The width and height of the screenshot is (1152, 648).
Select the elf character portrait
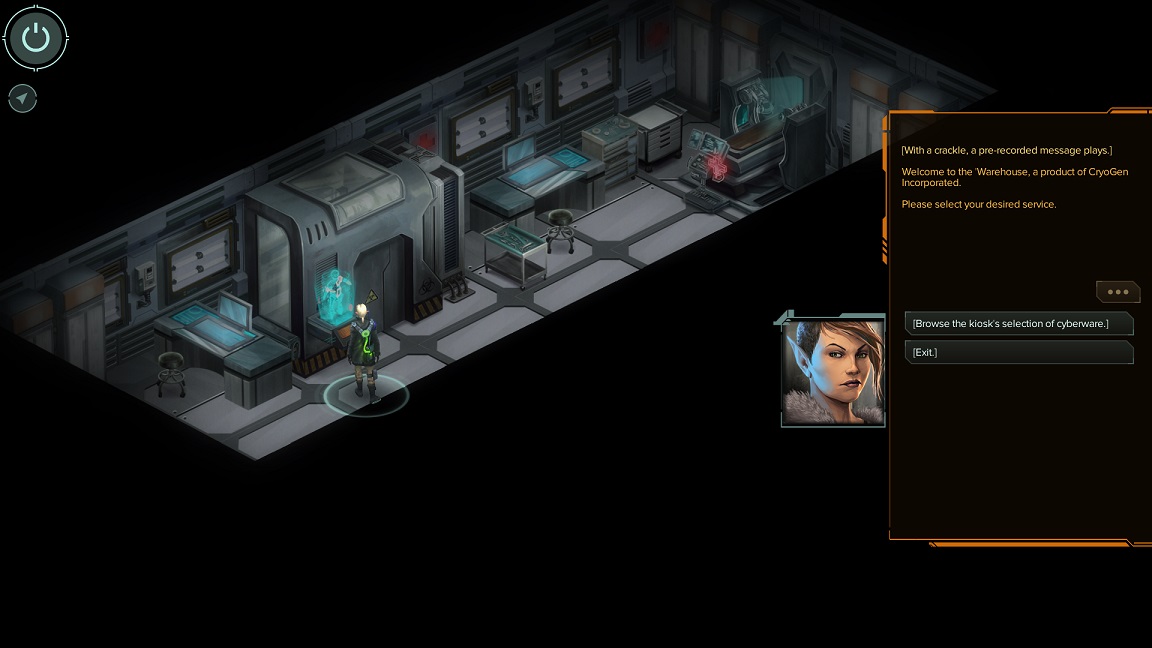833,372
